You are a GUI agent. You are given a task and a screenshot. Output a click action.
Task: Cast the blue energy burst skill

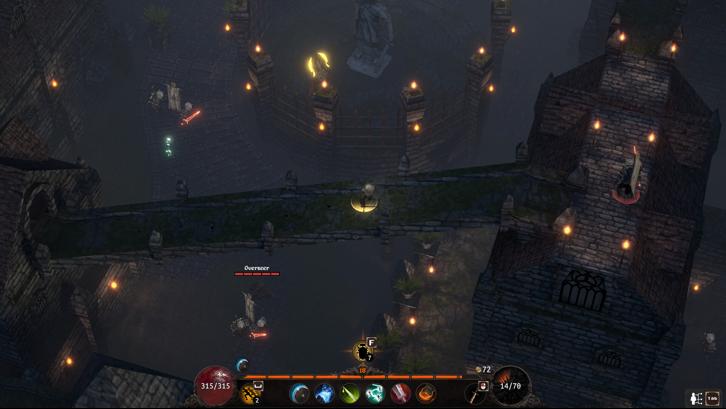click(x=324, y=393)
